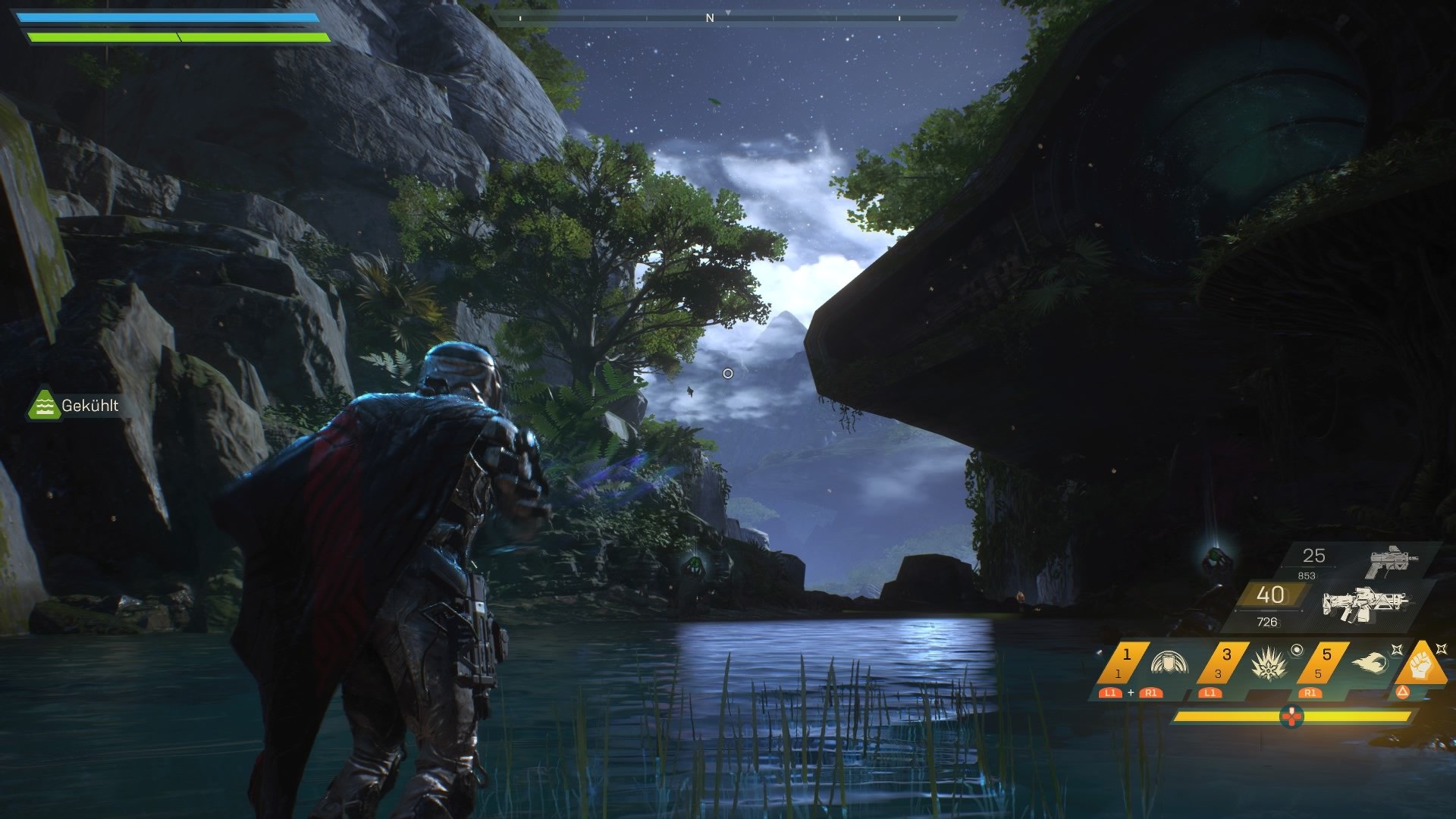Select the submachine gun weapon icon
Image resolution: width=1456 pixels, height=819 pixels.
pyautogui.click(x=1390, y=558)
